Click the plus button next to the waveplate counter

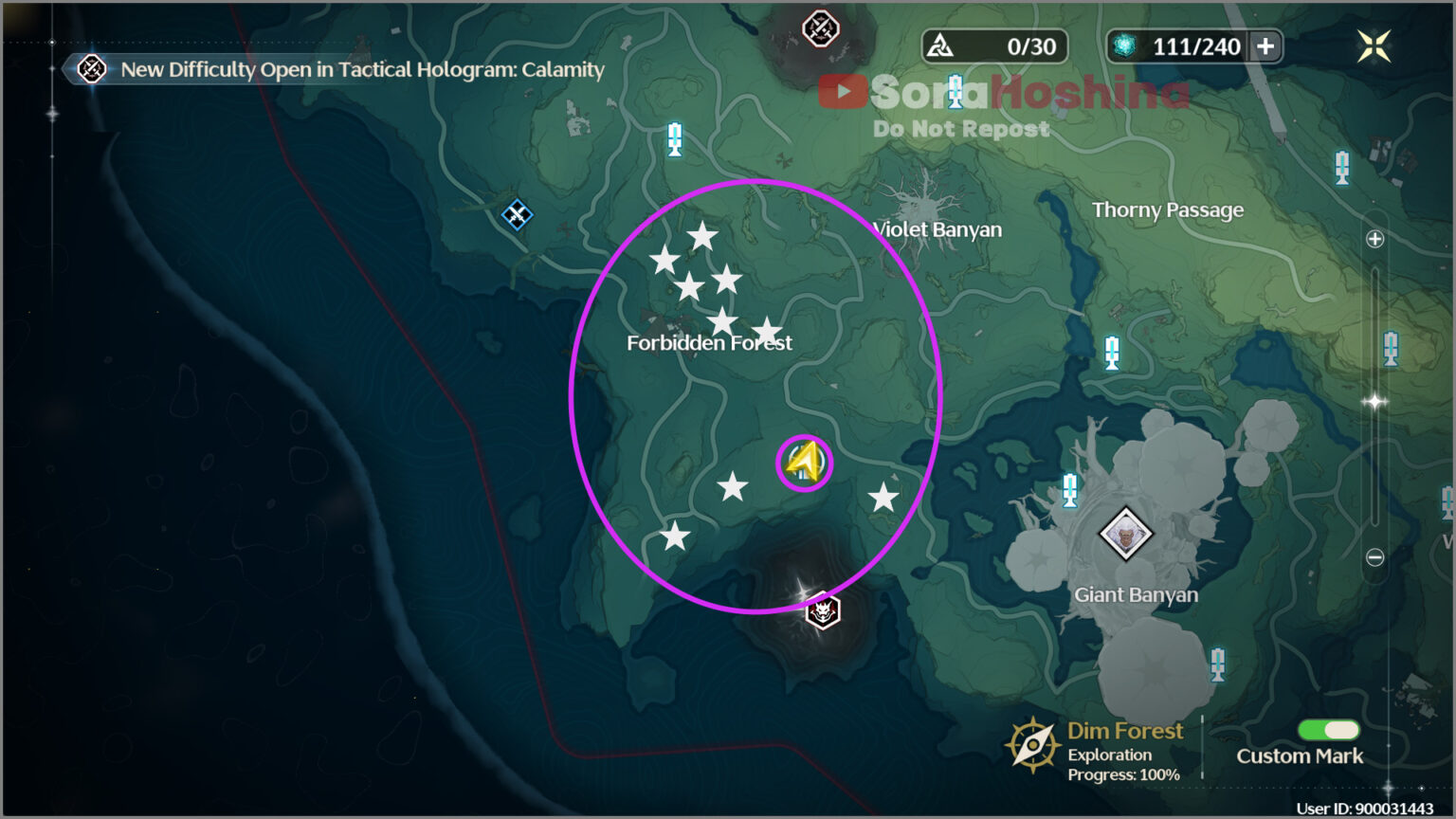click(1267, 45)
